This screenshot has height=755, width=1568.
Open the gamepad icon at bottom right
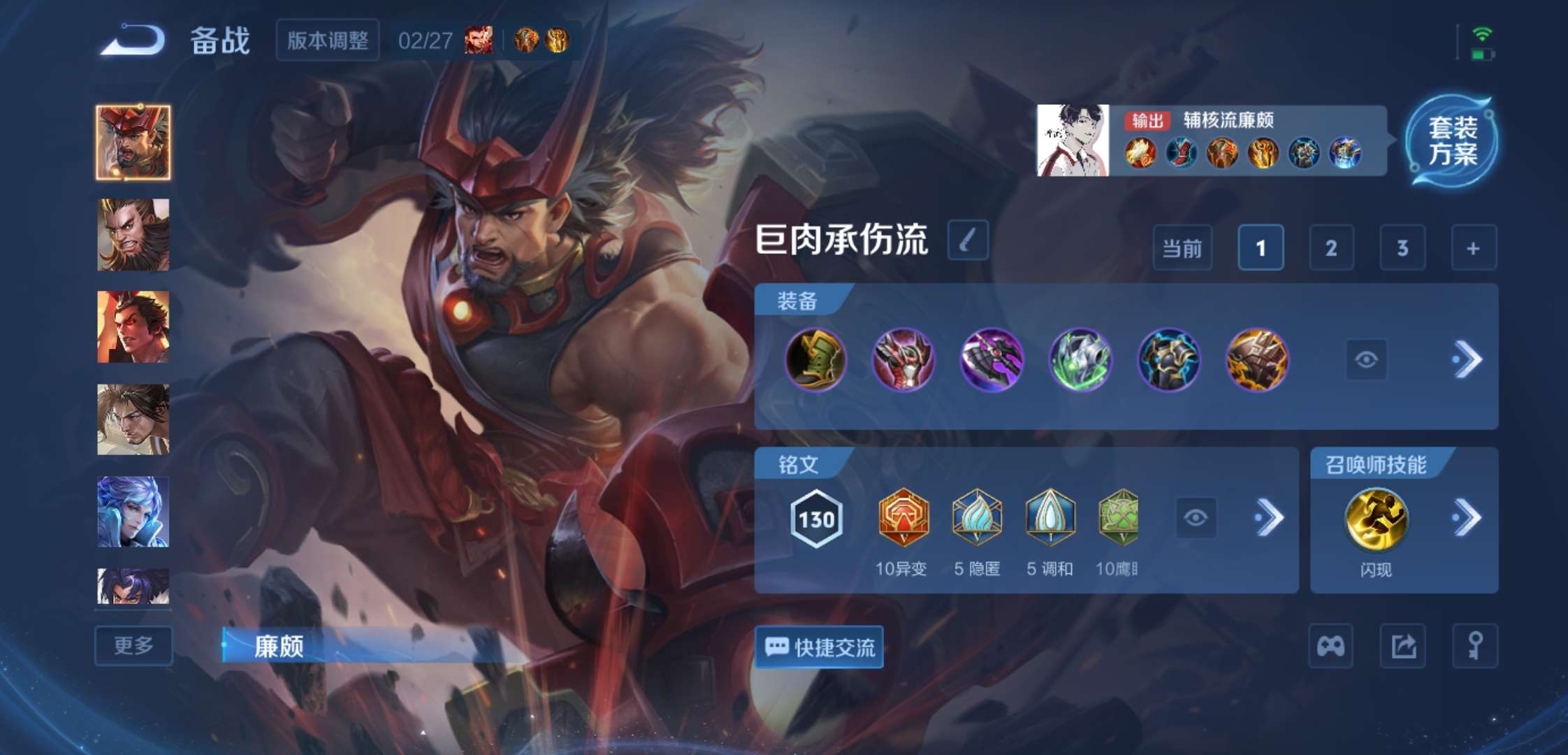[1330, 647]
